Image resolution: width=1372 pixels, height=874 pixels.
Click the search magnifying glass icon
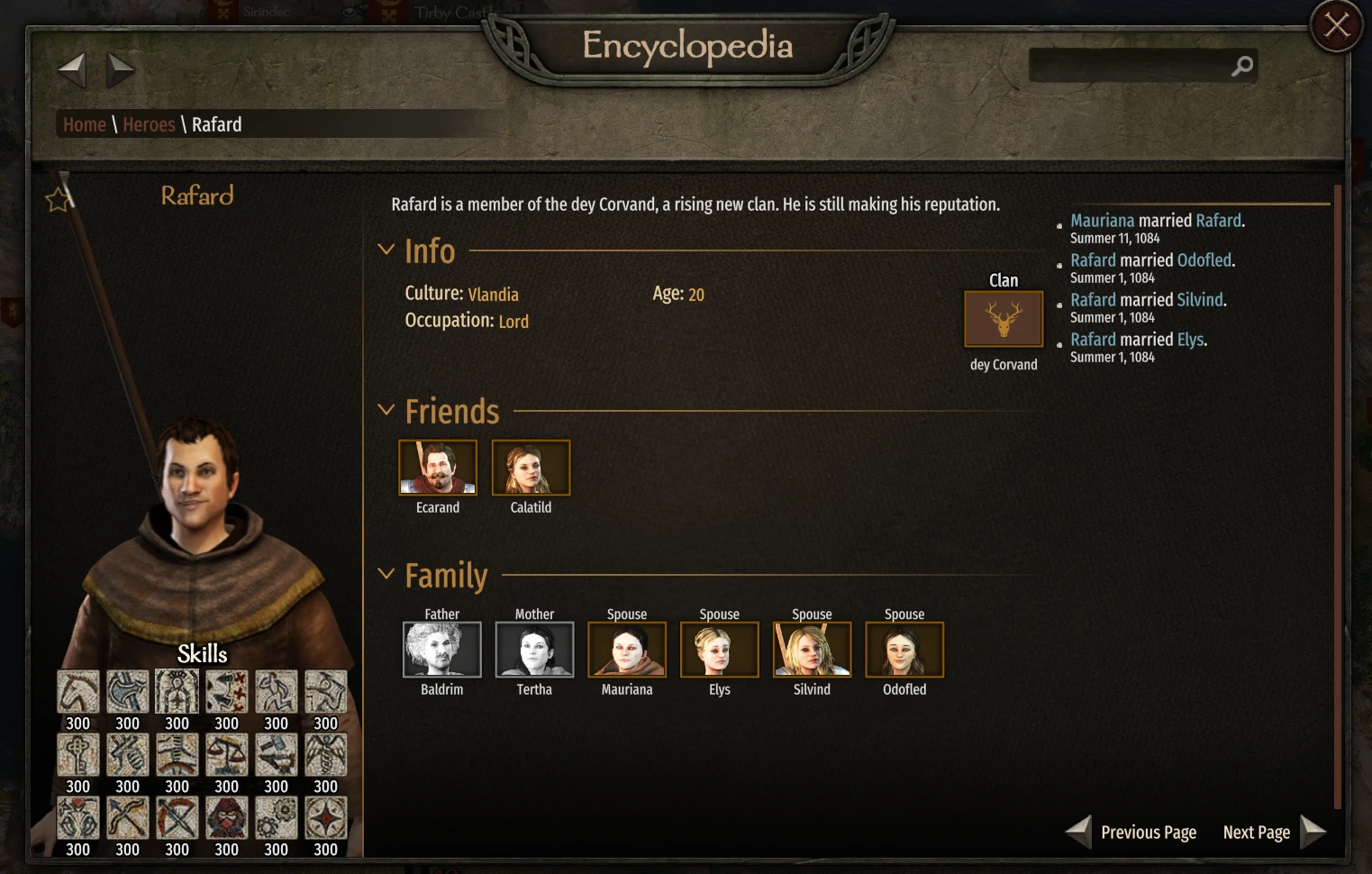pyautogui.click(x=1242, y=65)
